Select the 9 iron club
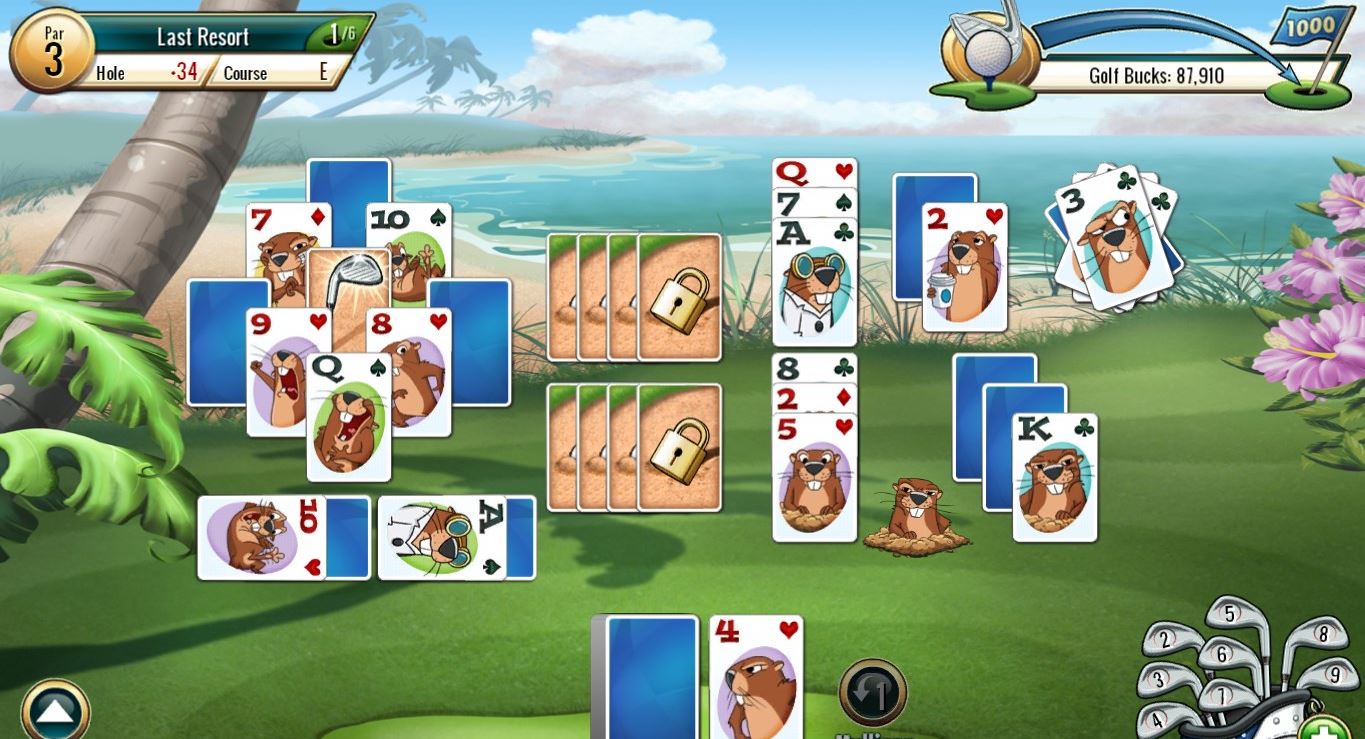1365x739 pixels. pos(1336,674)
